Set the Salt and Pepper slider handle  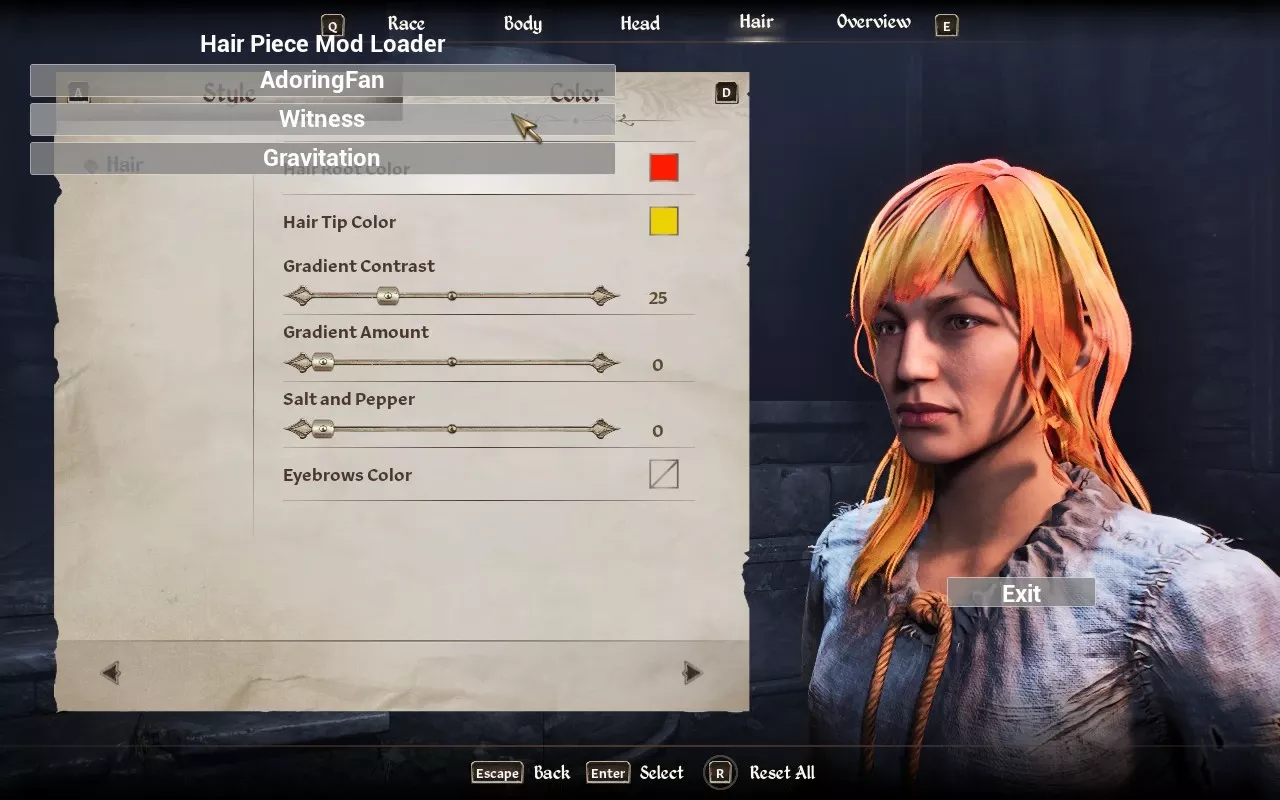click(322, 429)
